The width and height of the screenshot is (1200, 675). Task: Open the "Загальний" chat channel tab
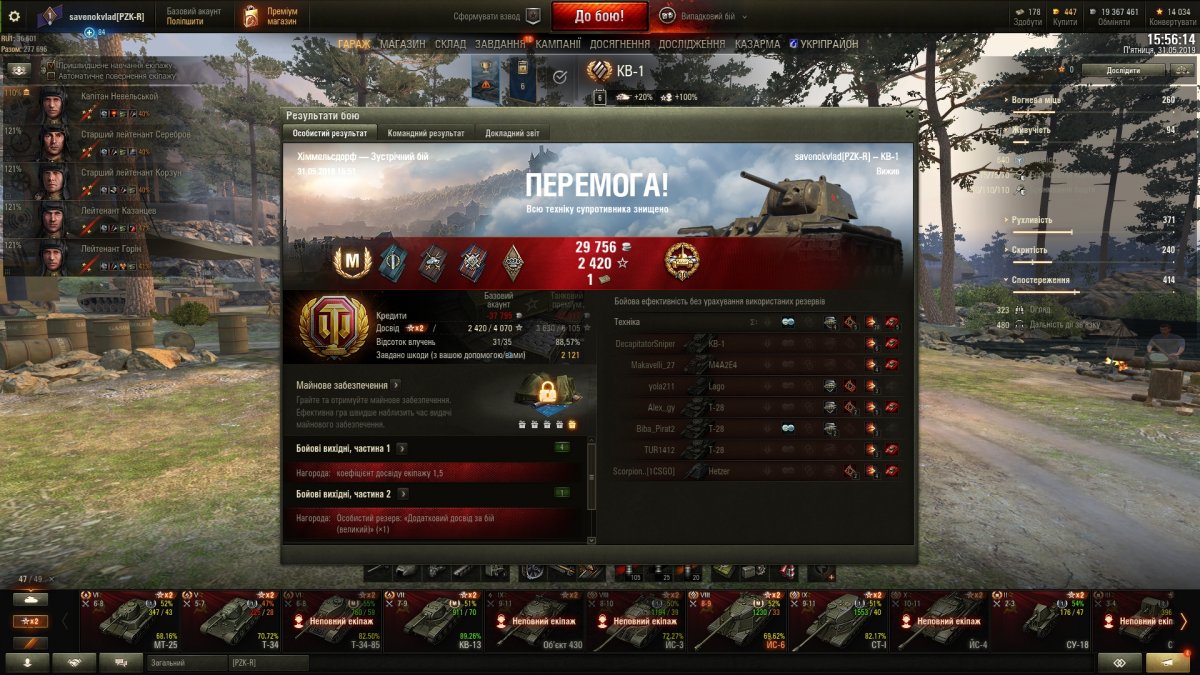184,662
